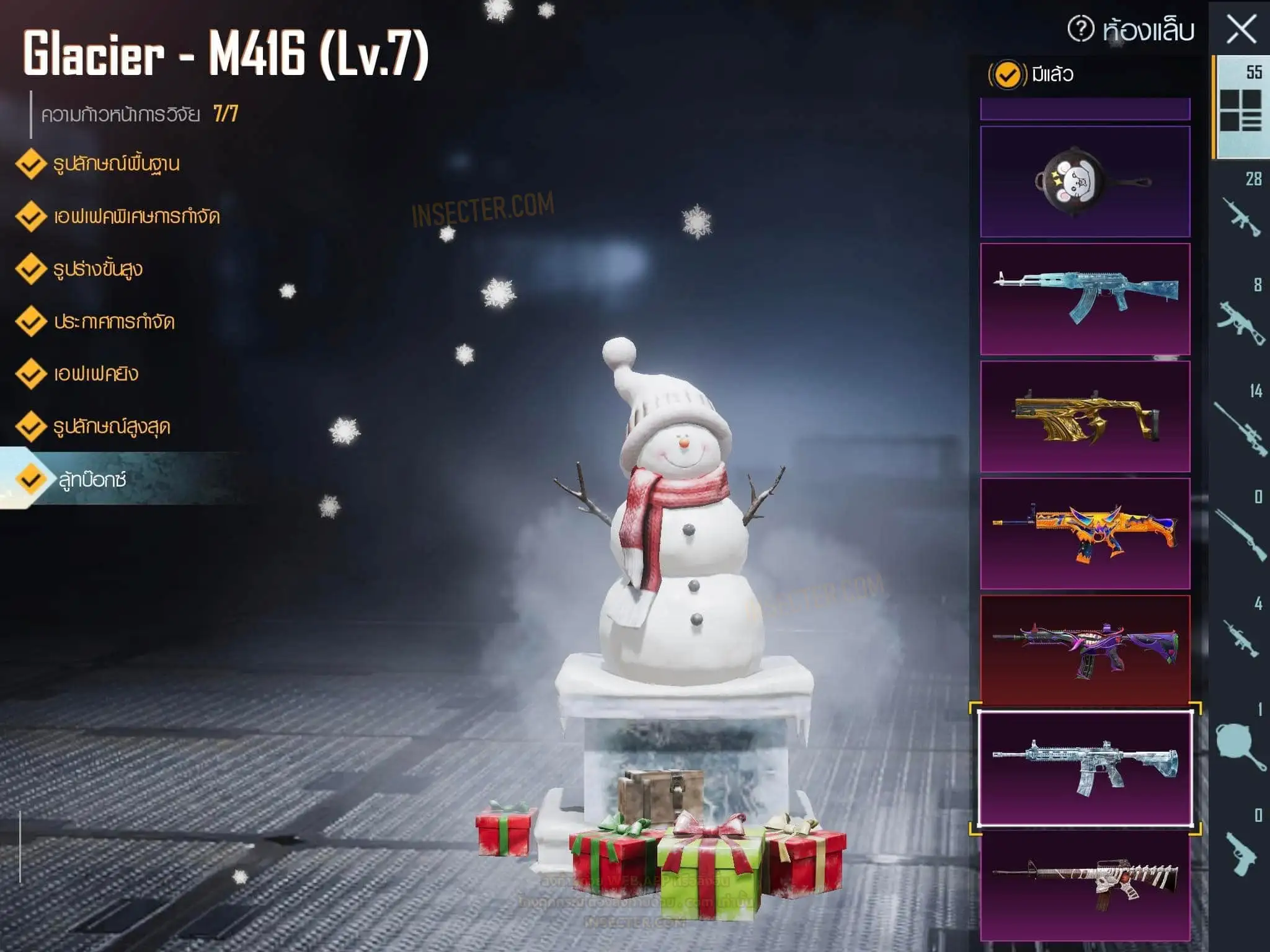The height and width of the screenshot is (952, 1270).
Task: Select the mouse-face frying pan skin
Action: point(1085,182)
